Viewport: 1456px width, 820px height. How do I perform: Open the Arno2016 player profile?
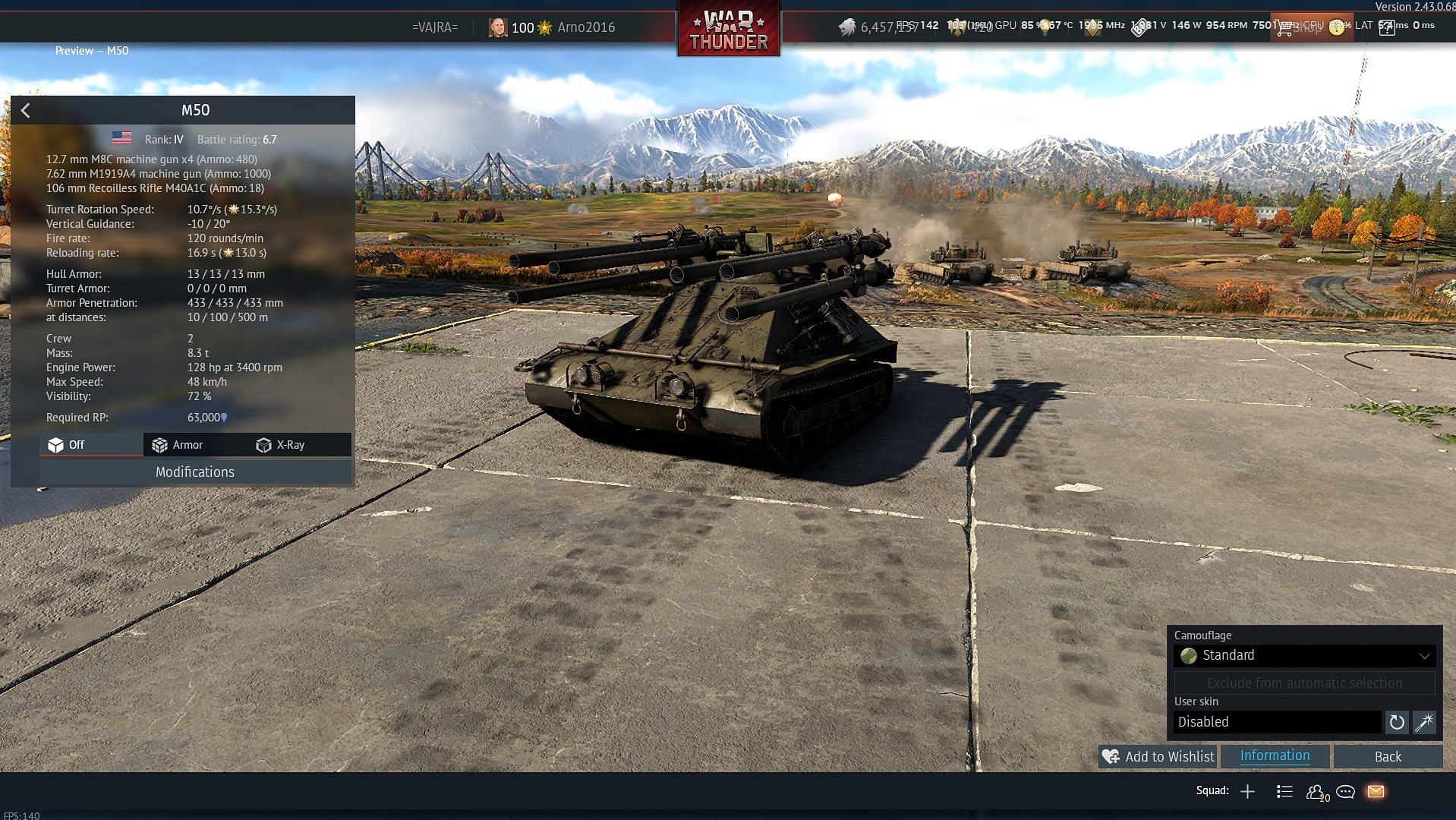(585, 27)
